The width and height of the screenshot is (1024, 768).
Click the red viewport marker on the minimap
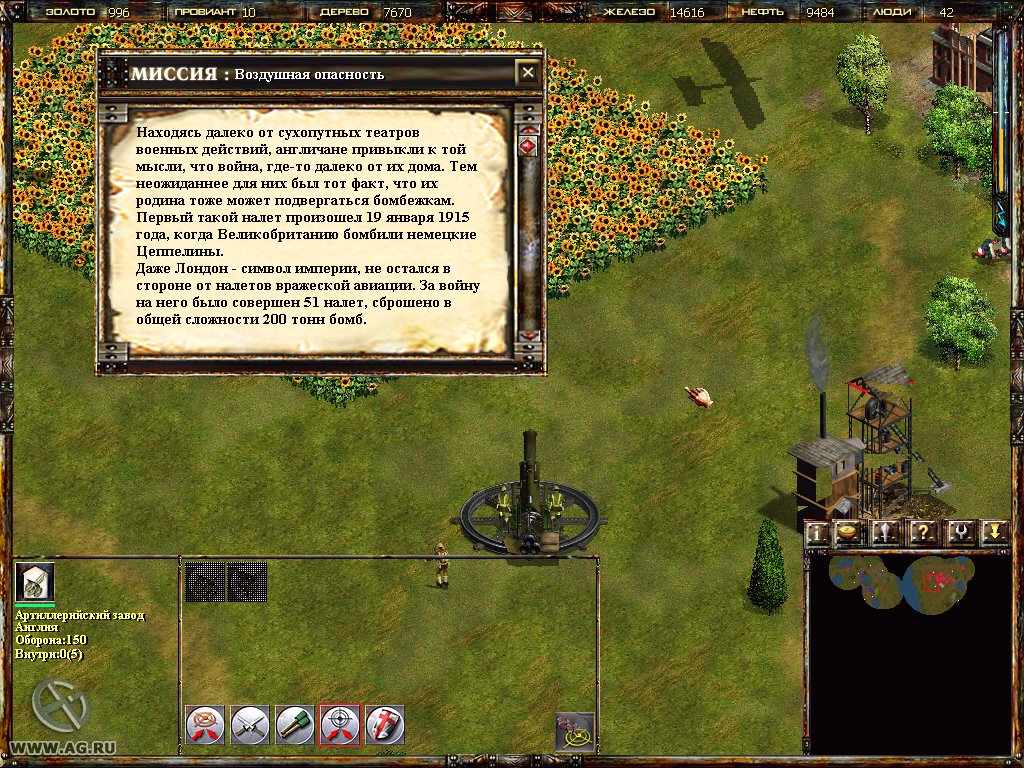tap(935, 581)
